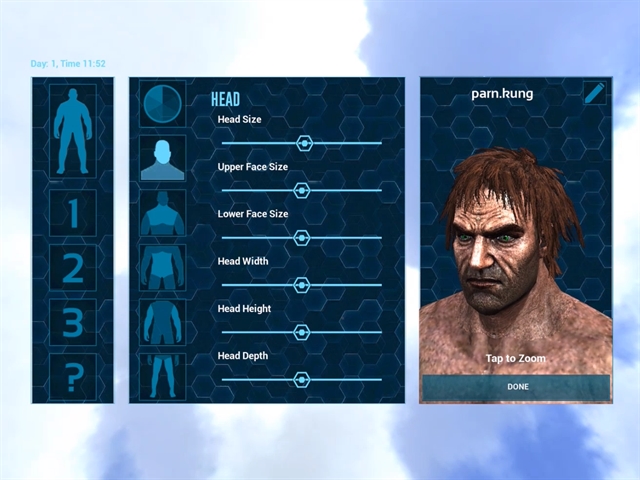Set the Head Width slider
This screenshot has height=480, width=640.
[302, 285]
